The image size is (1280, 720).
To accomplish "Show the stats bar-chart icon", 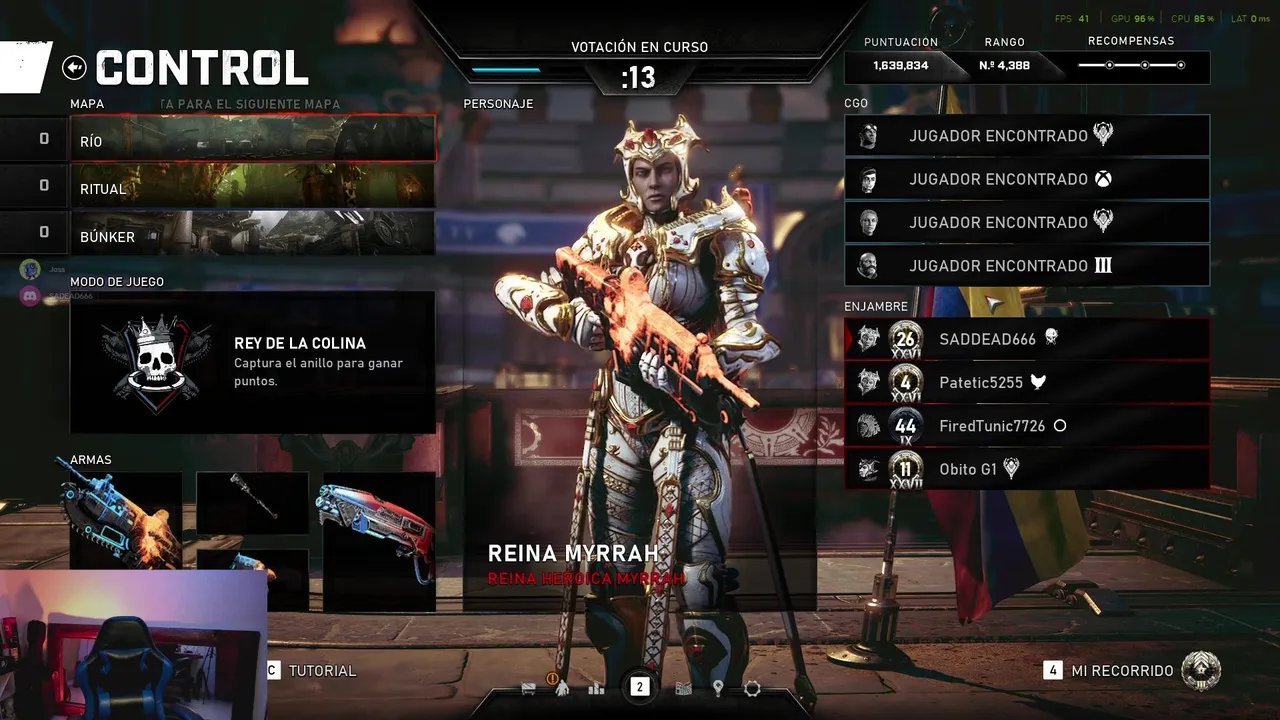I will (597, 688).
